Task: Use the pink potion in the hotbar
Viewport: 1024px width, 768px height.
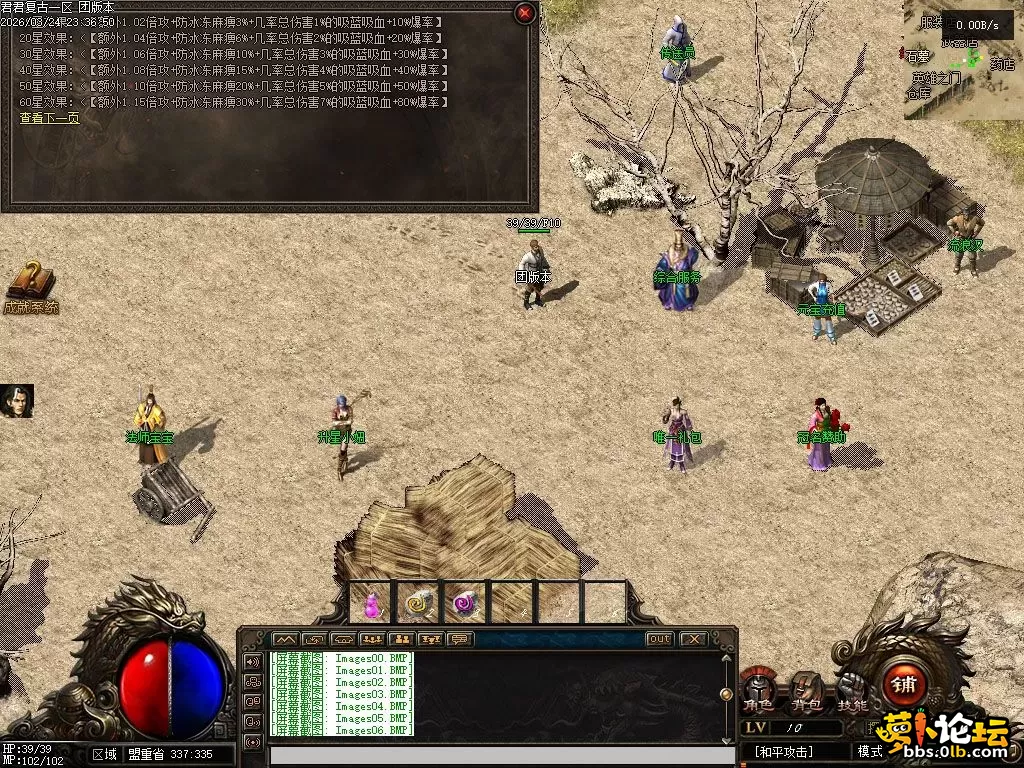Action: 371,604
